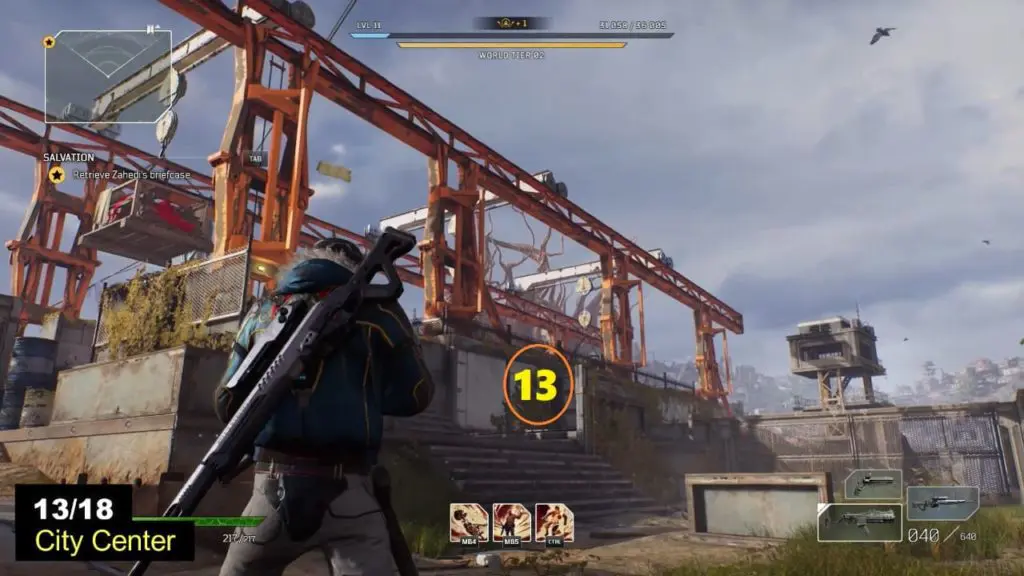Click the orange circled 13 marker
The height and width of the screenshot is (576, 1024).
coord(538,385)
